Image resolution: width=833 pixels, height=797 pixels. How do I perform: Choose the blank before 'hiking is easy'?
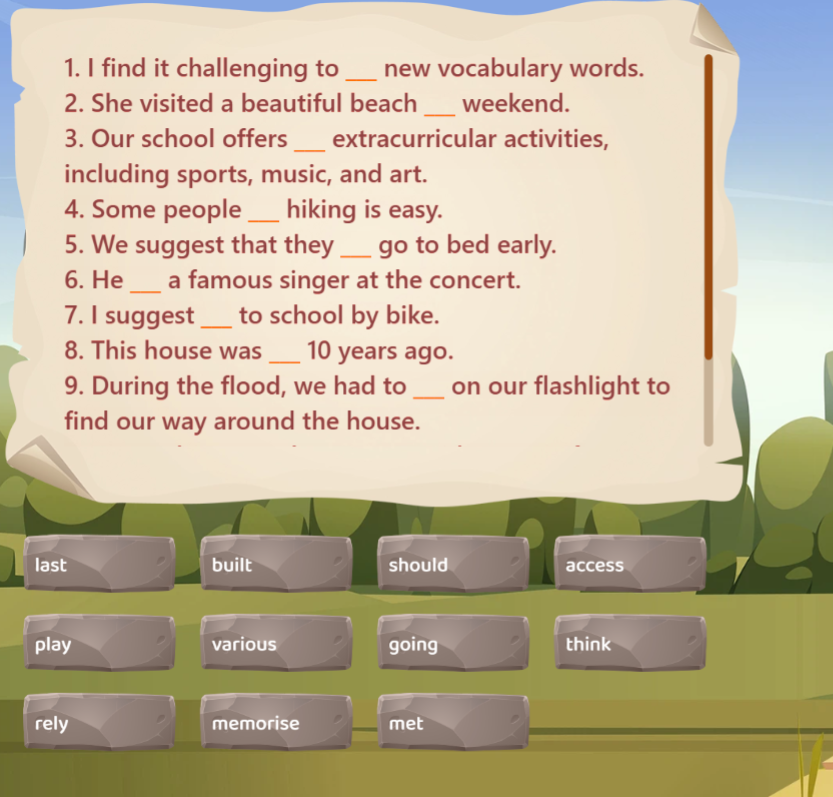264,213
